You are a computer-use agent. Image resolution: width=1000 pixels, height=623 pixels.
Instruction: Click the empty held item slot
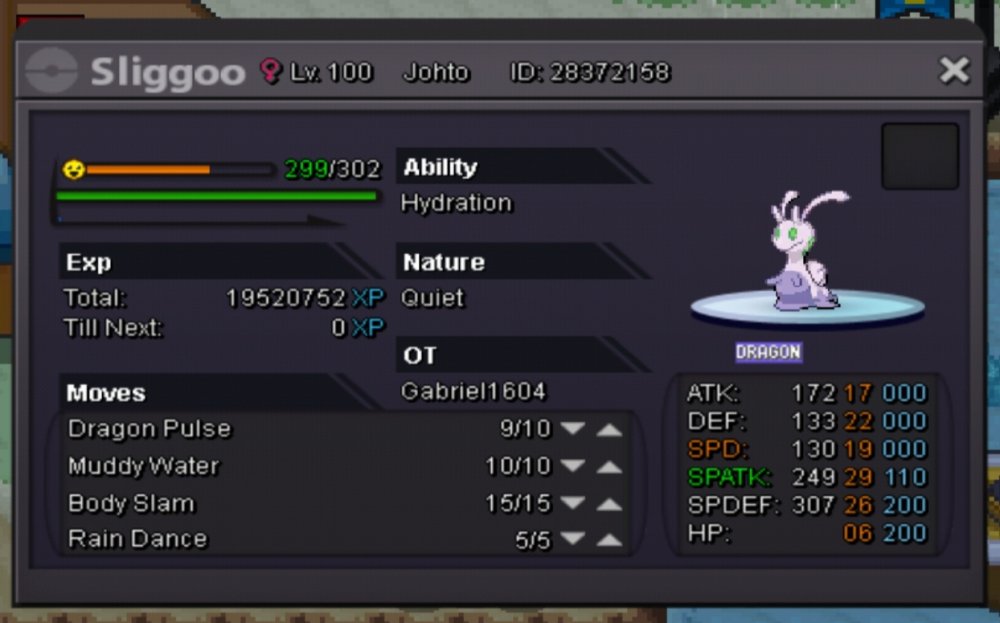919,156
